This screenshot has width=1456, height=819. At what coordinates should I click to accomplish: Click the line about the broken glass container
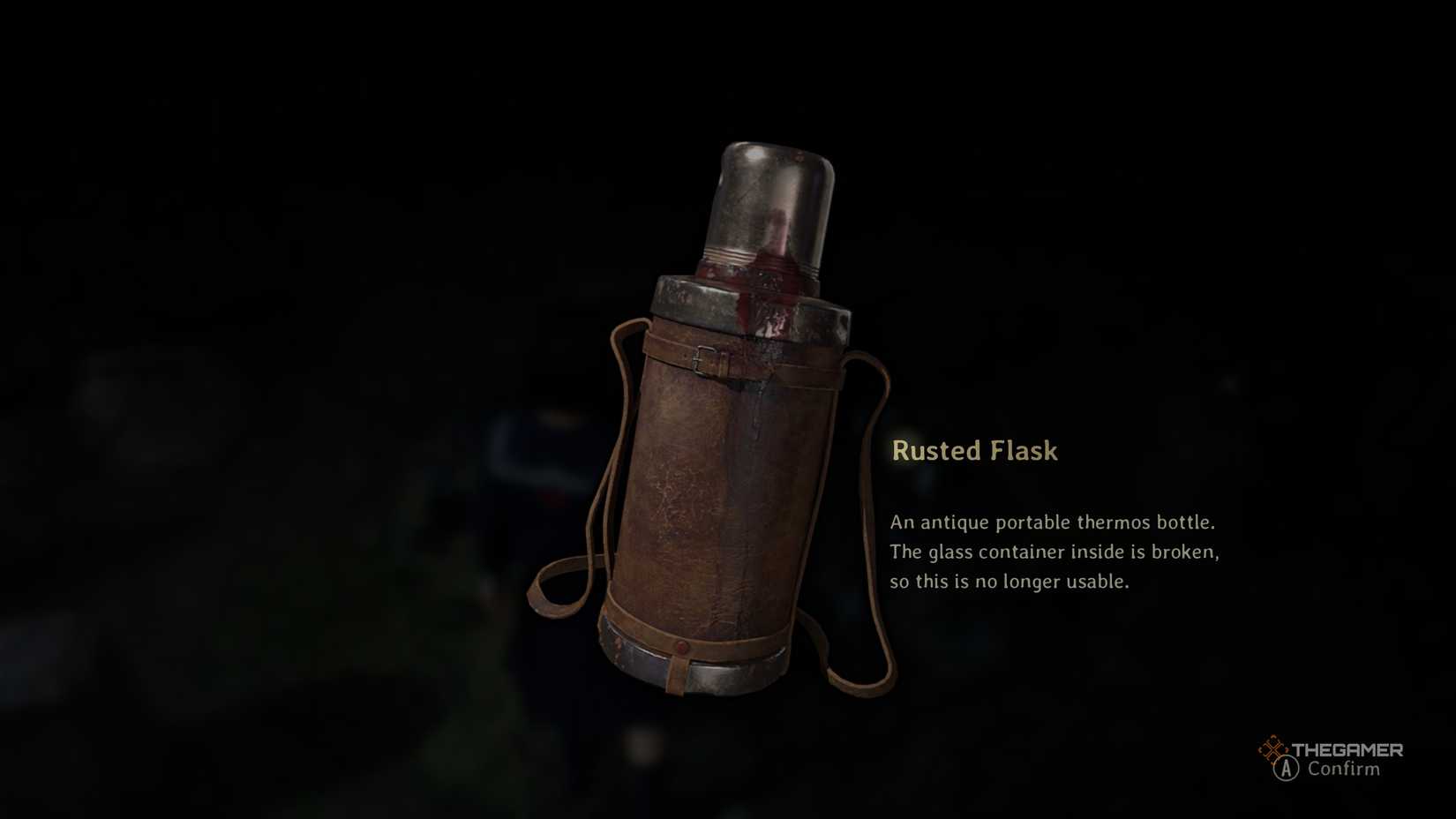click(1055, 552)
